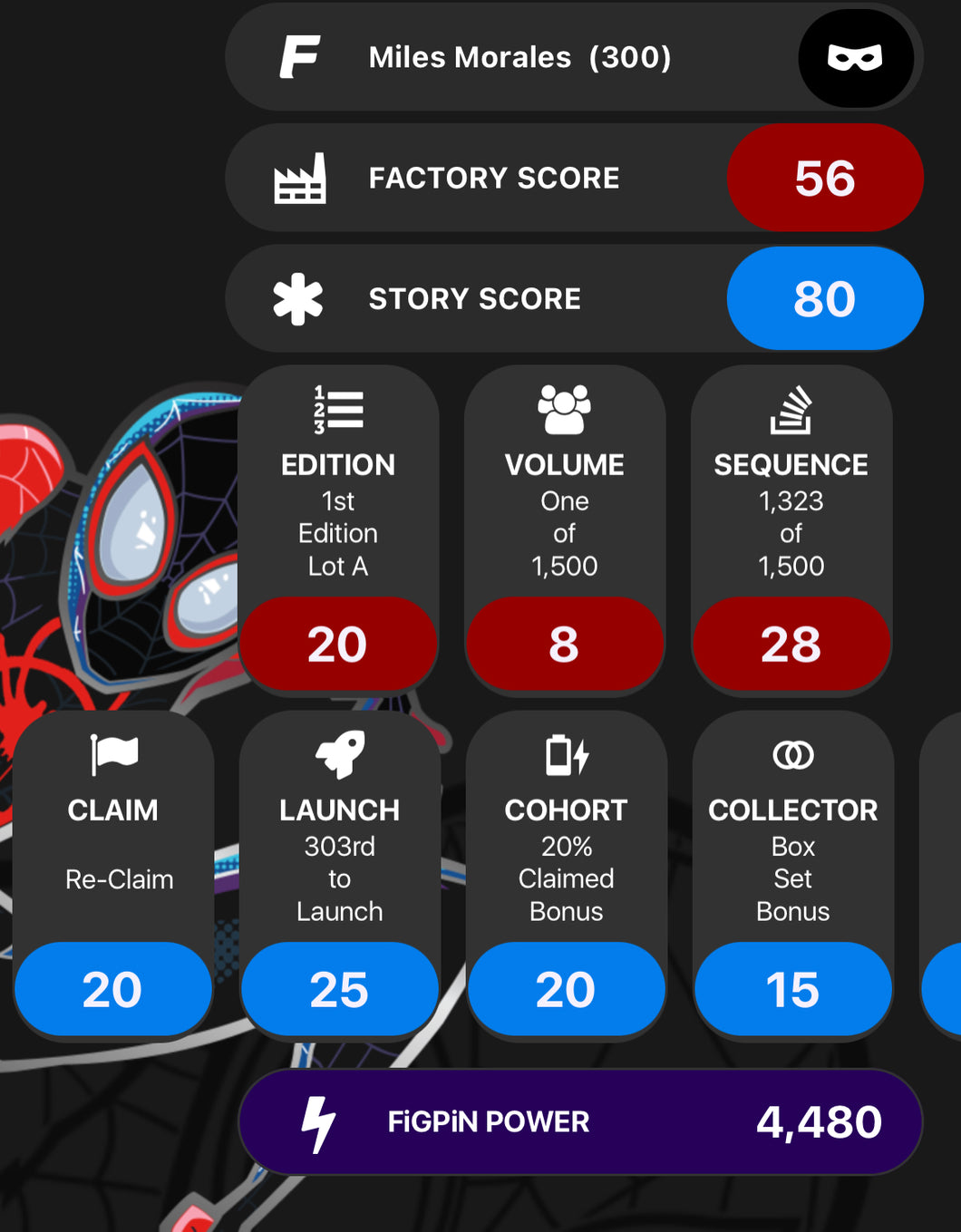The image size is (961, 1232).
Task: Choose the Volume card
Action: (565, 529)
